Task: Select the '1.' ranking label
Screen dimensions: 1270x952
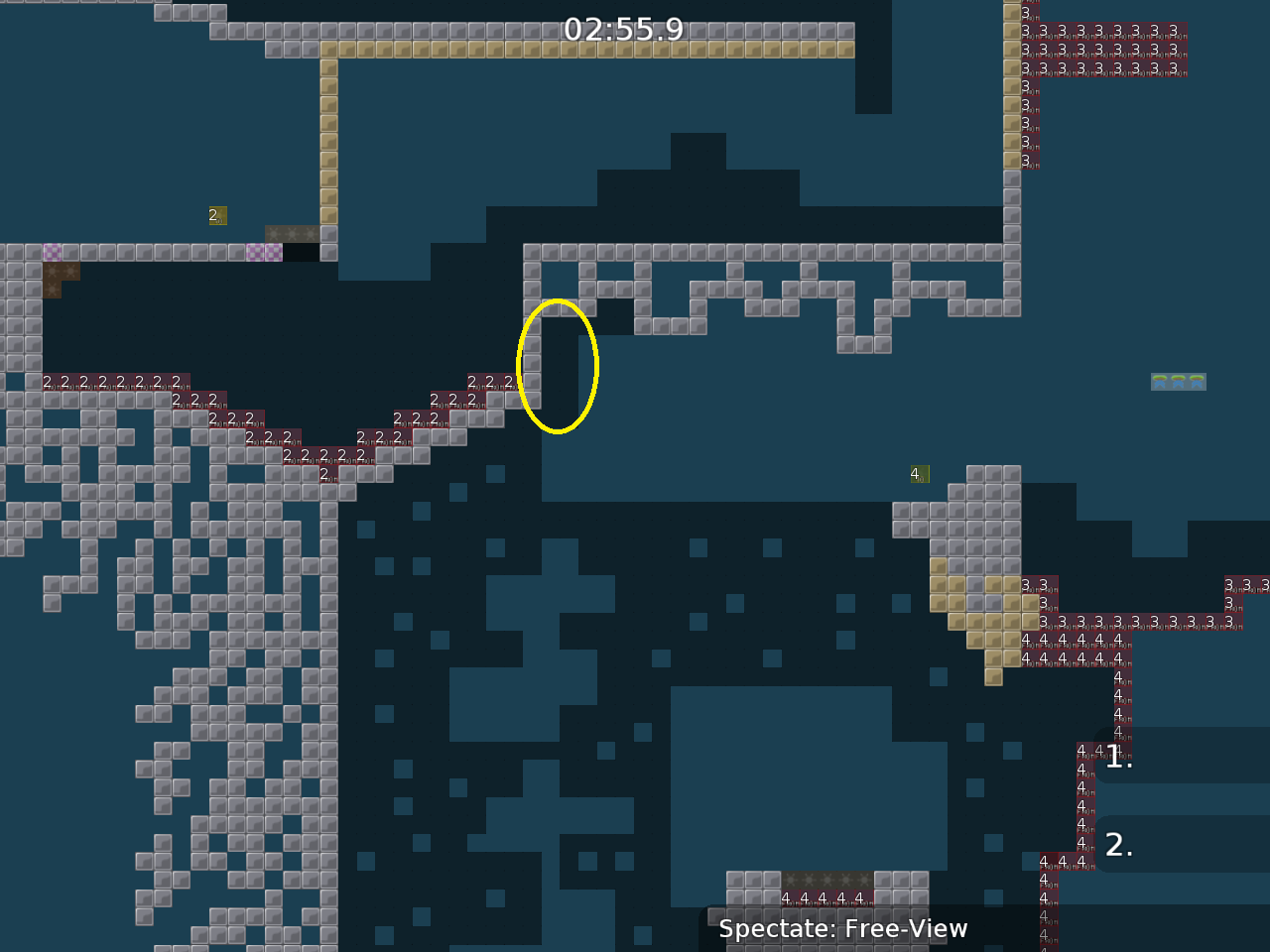Action: (1117, 759)
